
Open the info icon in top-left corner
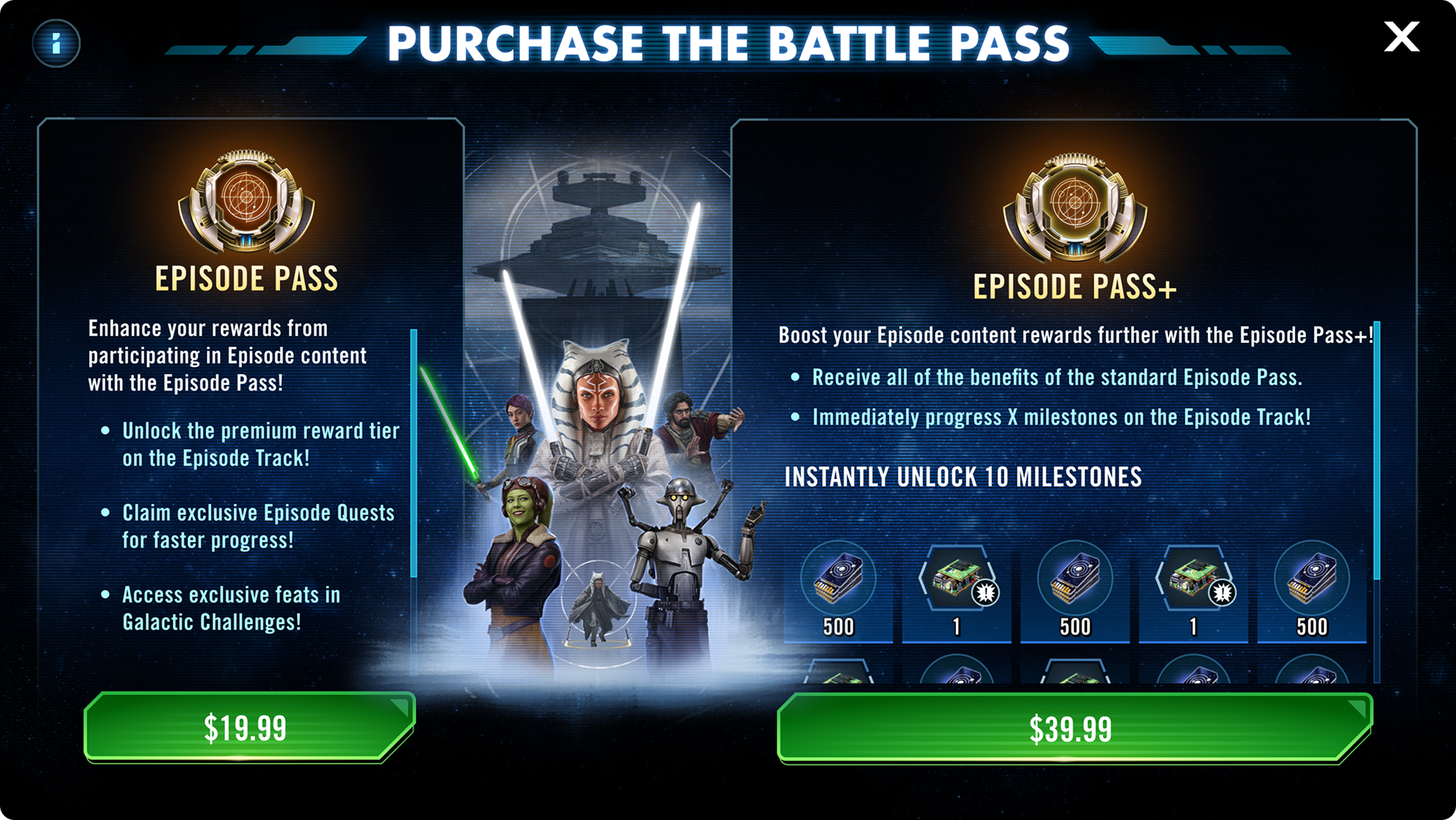[58, 43]
